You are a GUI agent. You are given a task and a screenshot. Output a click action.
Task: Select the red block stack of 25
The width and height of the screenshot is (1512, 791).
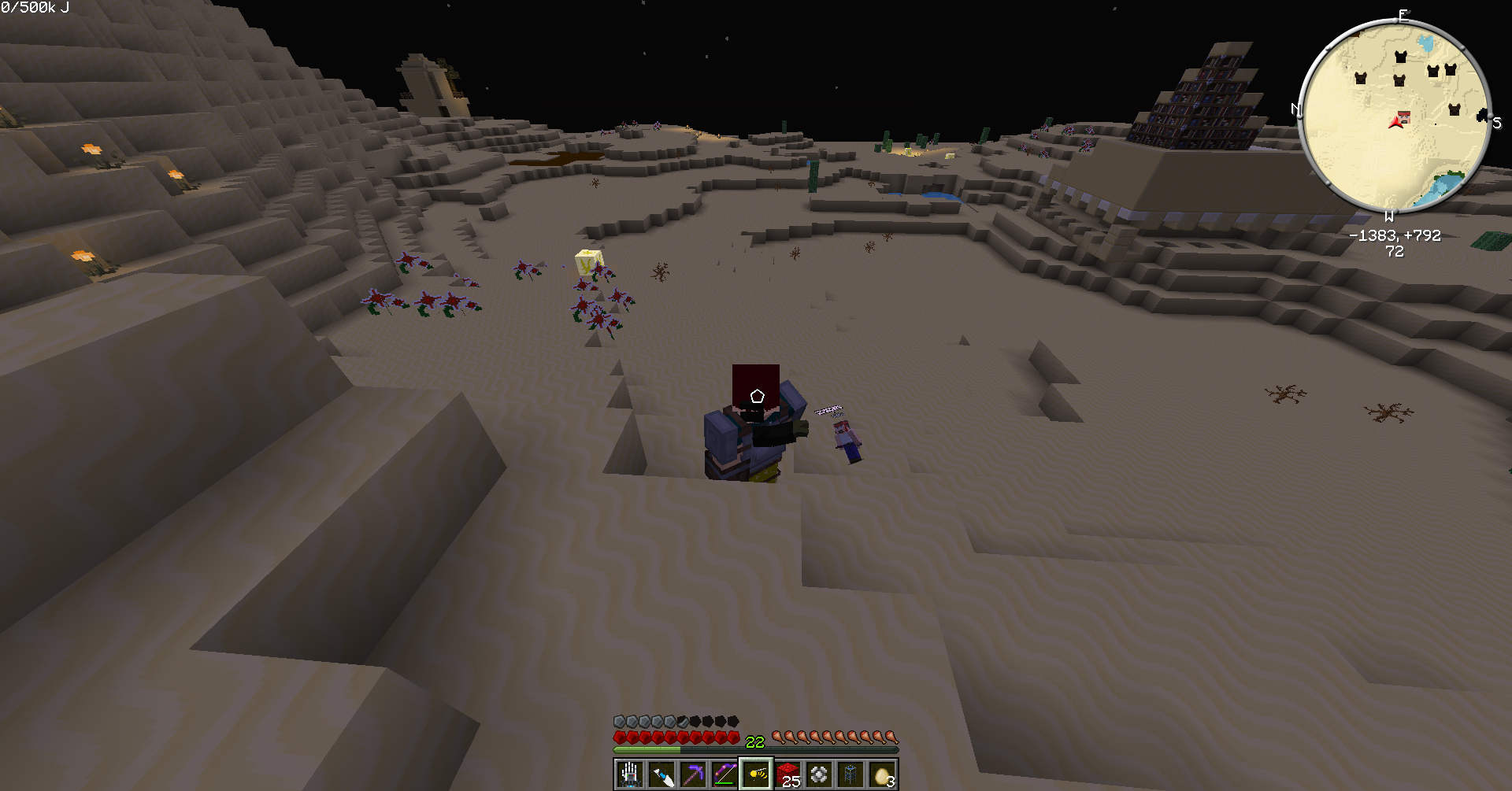787,775
